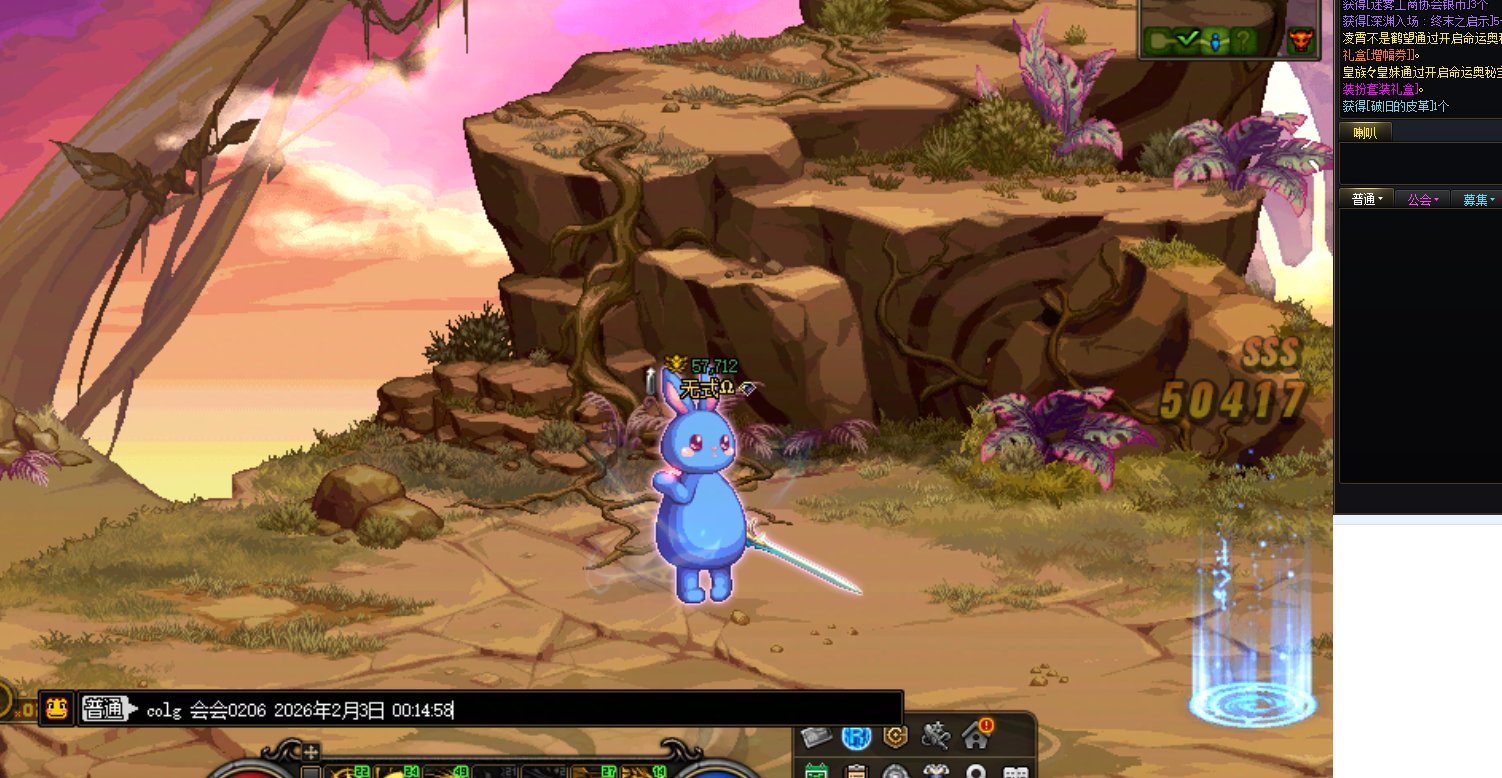
Task: Open the green calendar icon
Action: [x=816, y=772]
